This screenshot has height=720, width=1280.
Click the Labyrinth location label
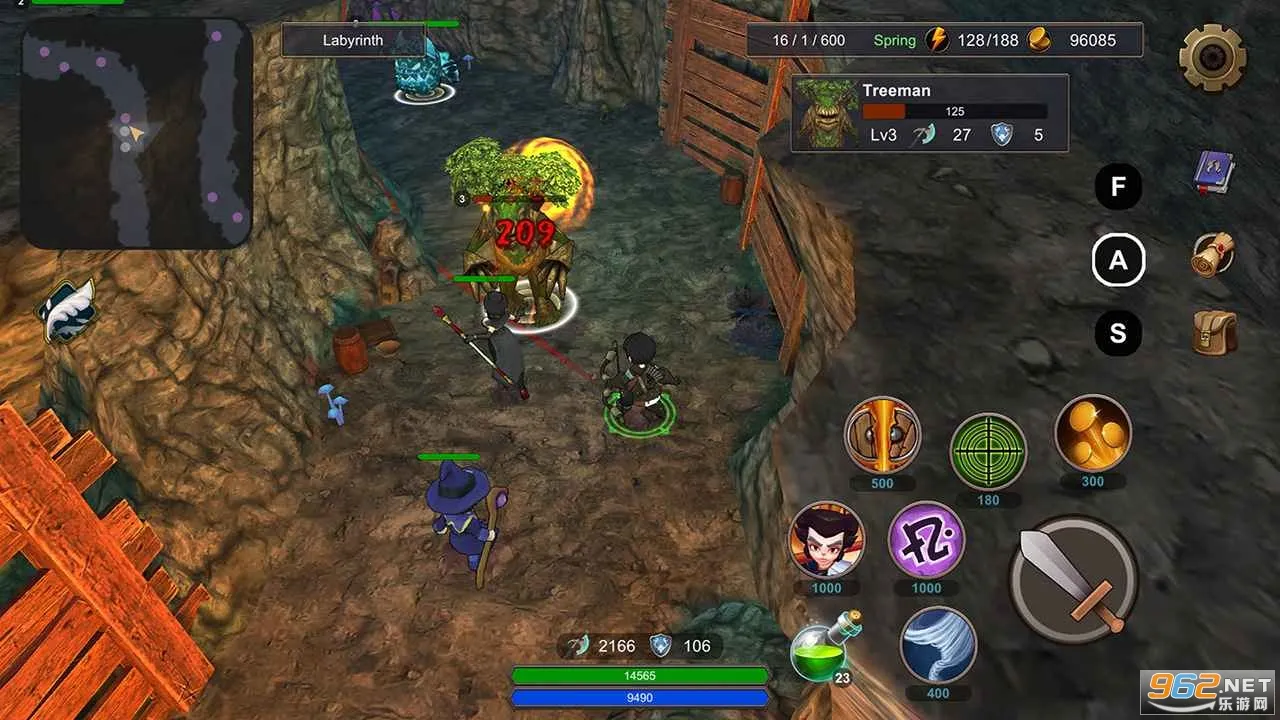353,41
